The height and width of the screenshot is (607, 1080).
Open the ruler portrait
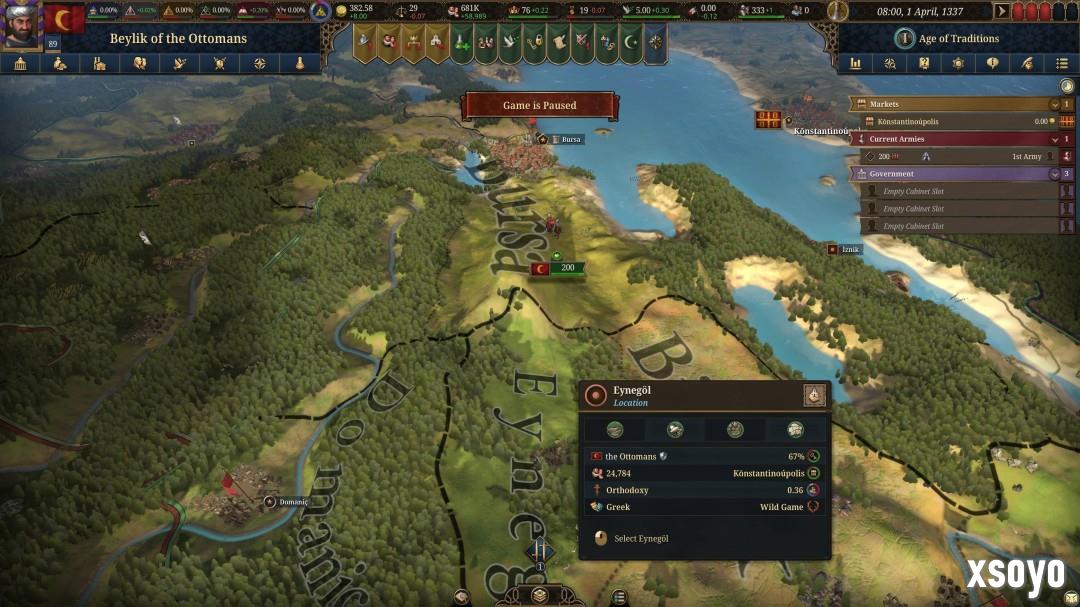21,26
